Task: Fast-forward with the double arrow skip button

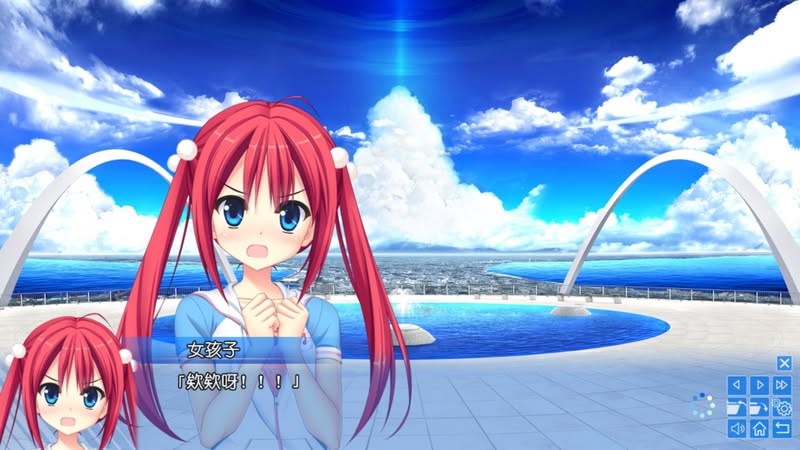Action: tap(783, 384)
